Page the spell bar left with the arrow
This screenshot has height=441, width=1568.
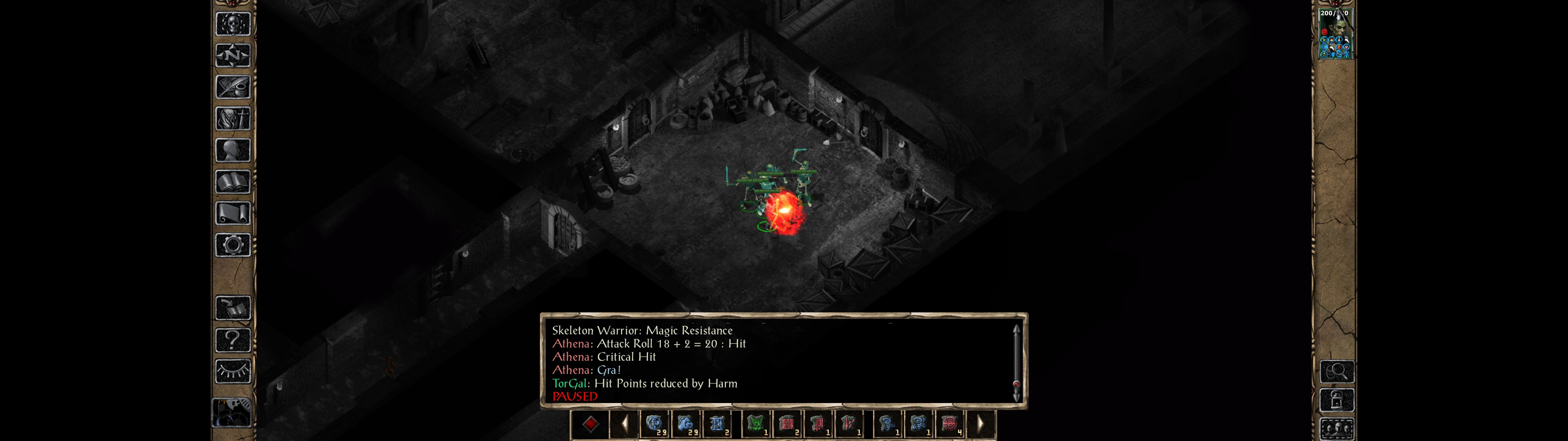(x=624, y=423)
